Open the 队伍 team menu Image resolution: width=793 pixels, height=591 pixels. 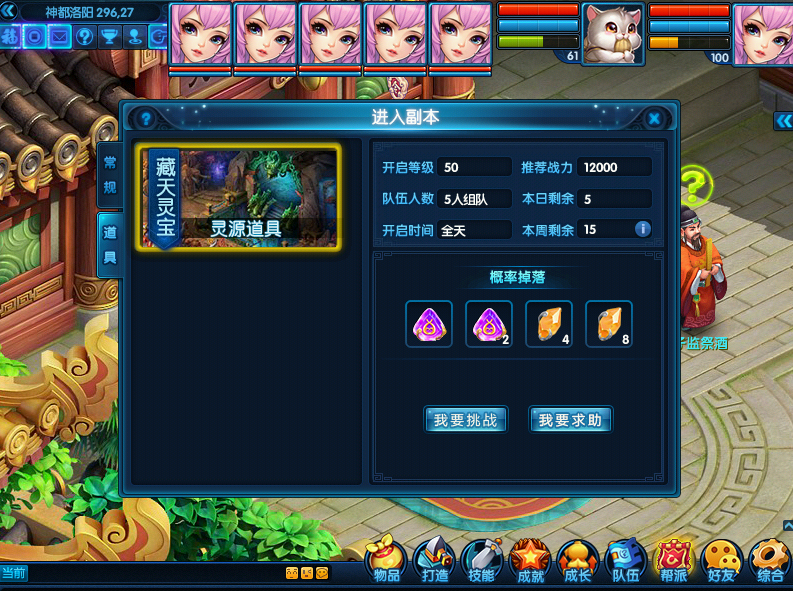(x=626, y=560)
